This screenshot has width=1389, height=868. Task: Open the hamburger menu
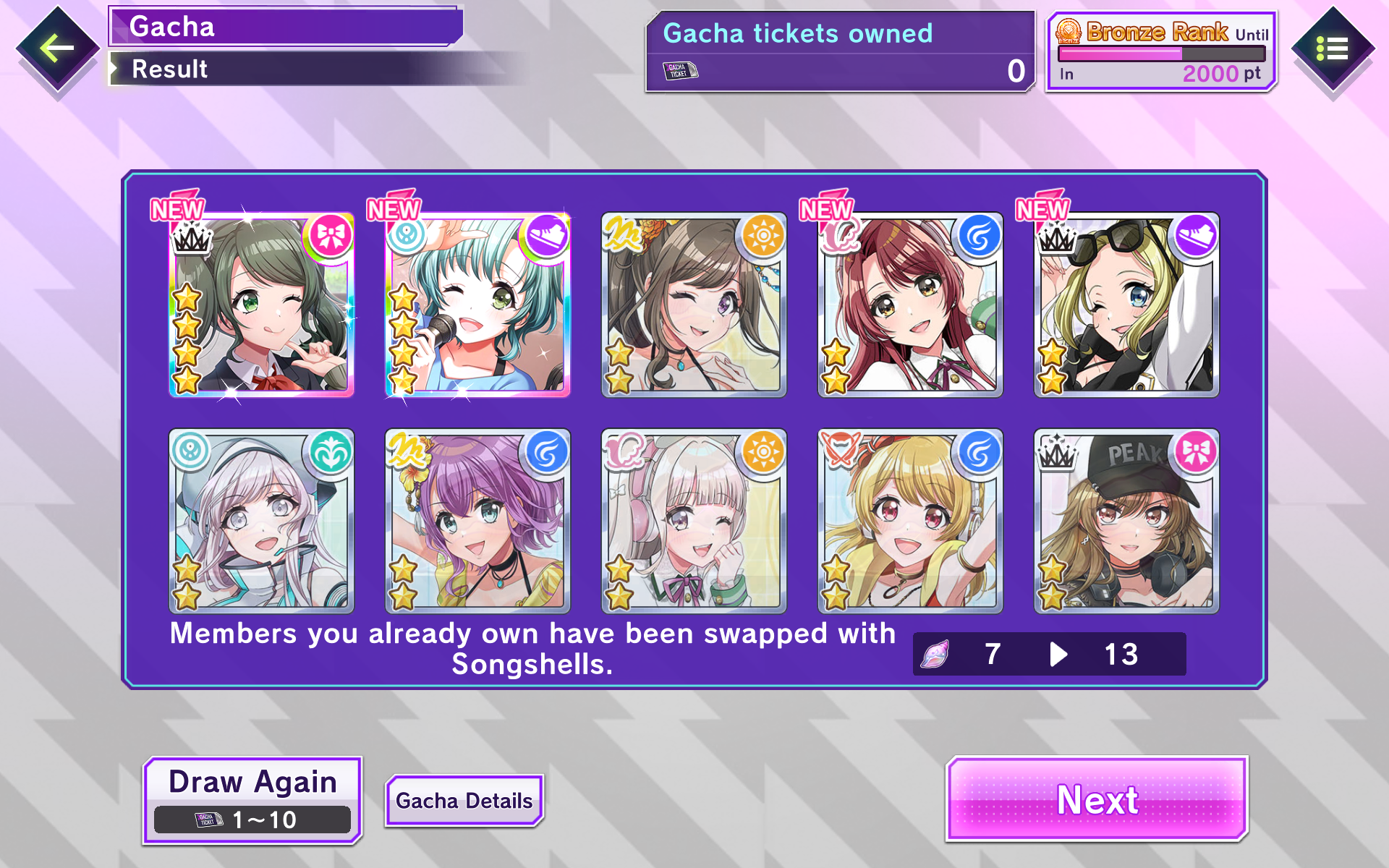1332,49
